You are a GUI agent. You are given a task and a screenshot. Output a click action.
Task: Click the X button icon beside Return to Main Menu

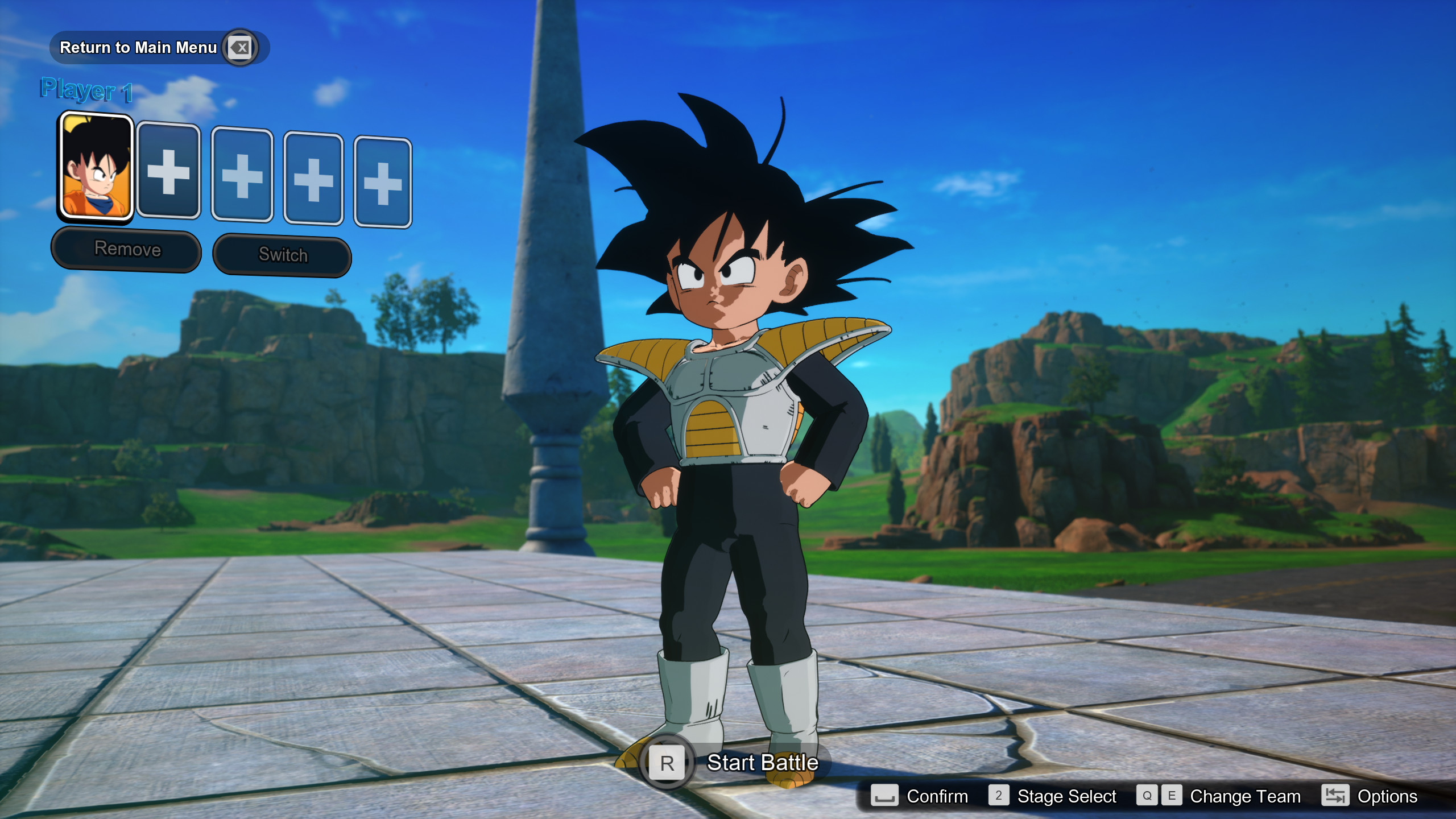tap(240, 48)
